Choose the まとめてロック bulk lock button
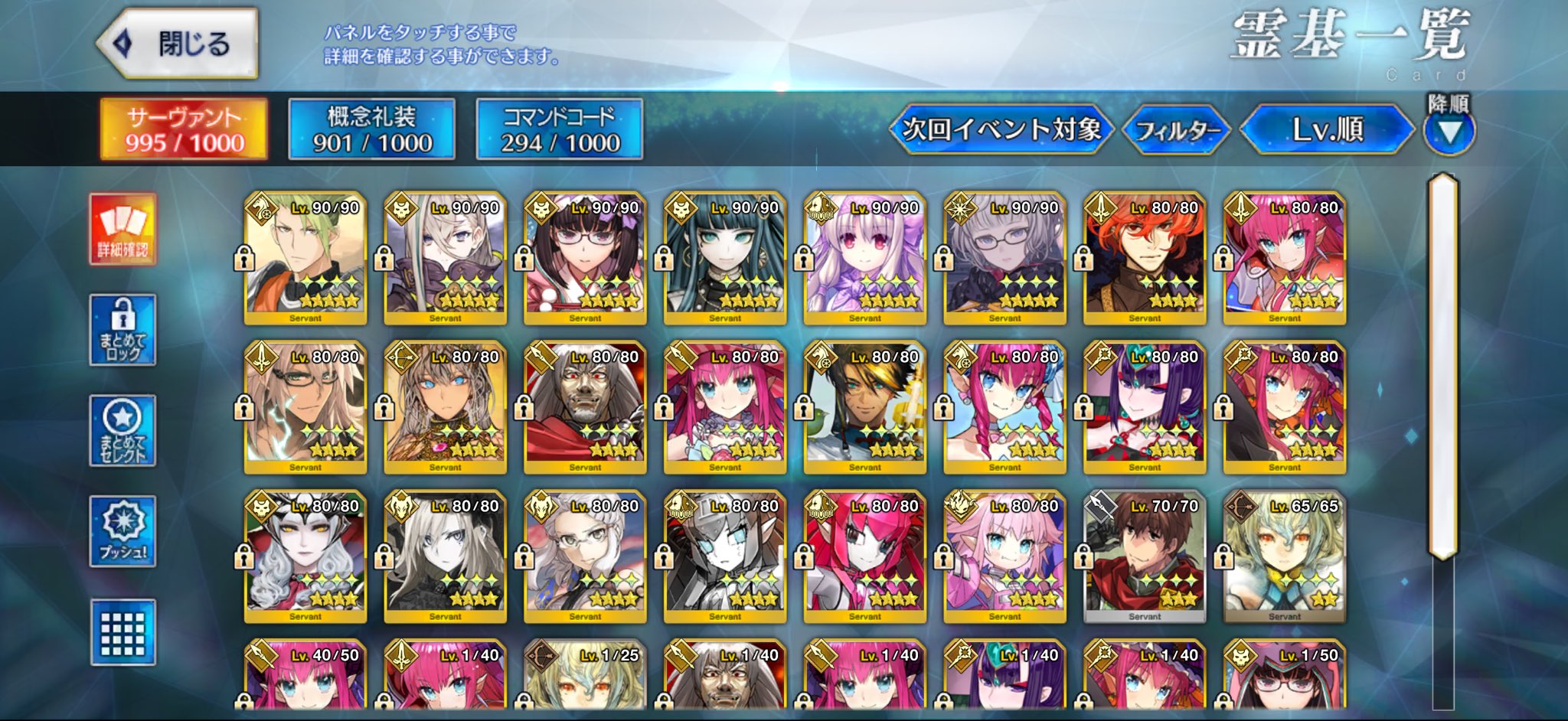The height and width of the screenshot is (721, 1568). pyautogui.click(x=122, y=330)
